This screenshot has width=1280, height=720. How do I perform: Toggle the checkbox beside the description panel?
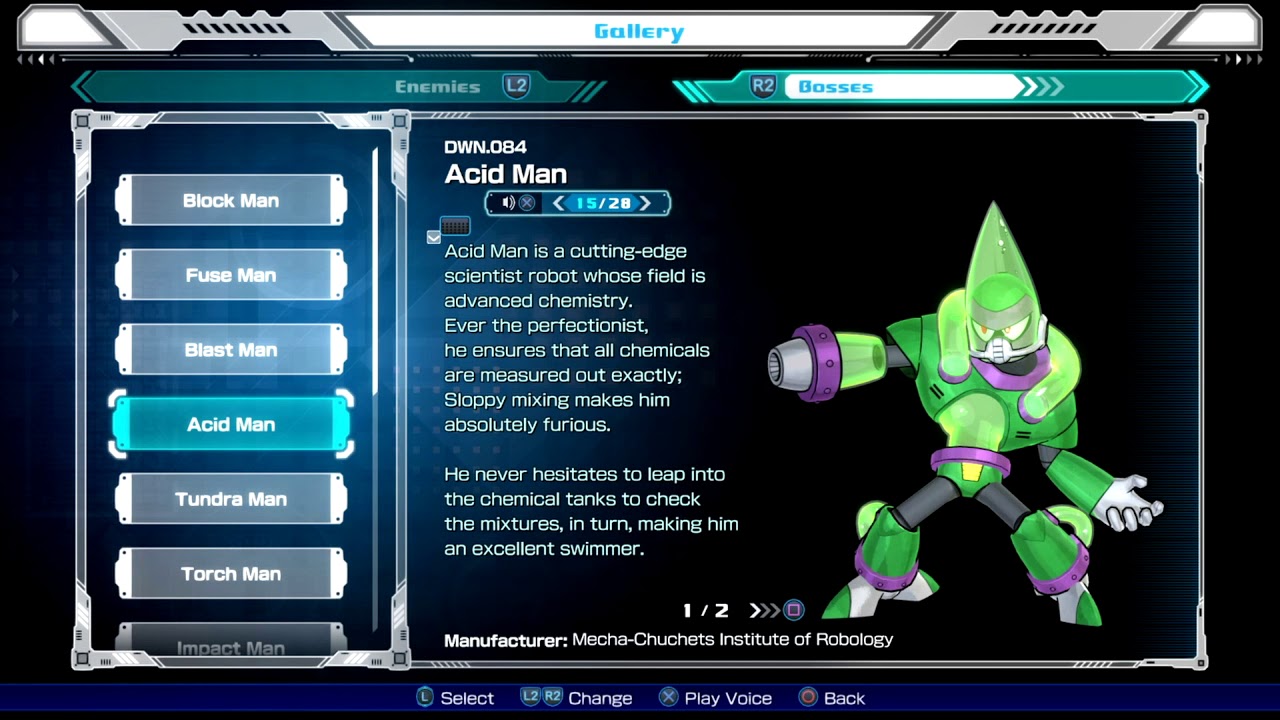[433, 237]
